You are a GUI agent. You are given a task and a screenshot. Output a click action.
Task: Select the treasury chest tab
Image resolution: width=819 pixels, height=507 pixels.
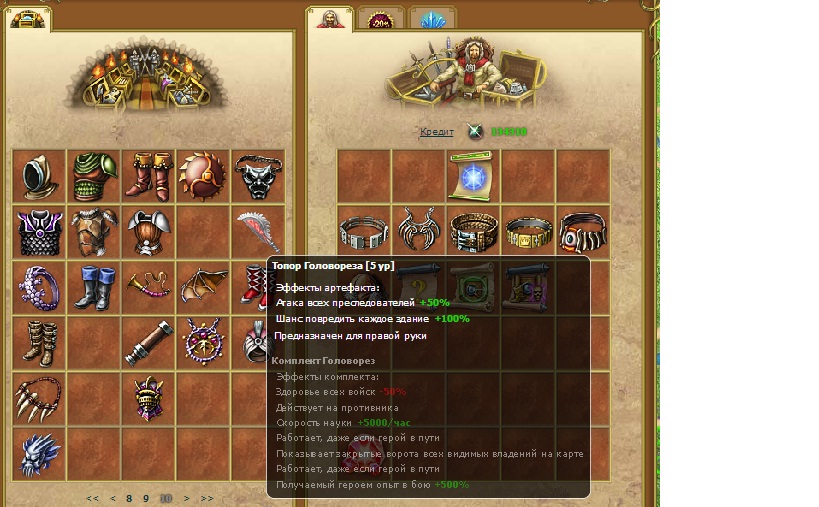[x=29, y=17]
